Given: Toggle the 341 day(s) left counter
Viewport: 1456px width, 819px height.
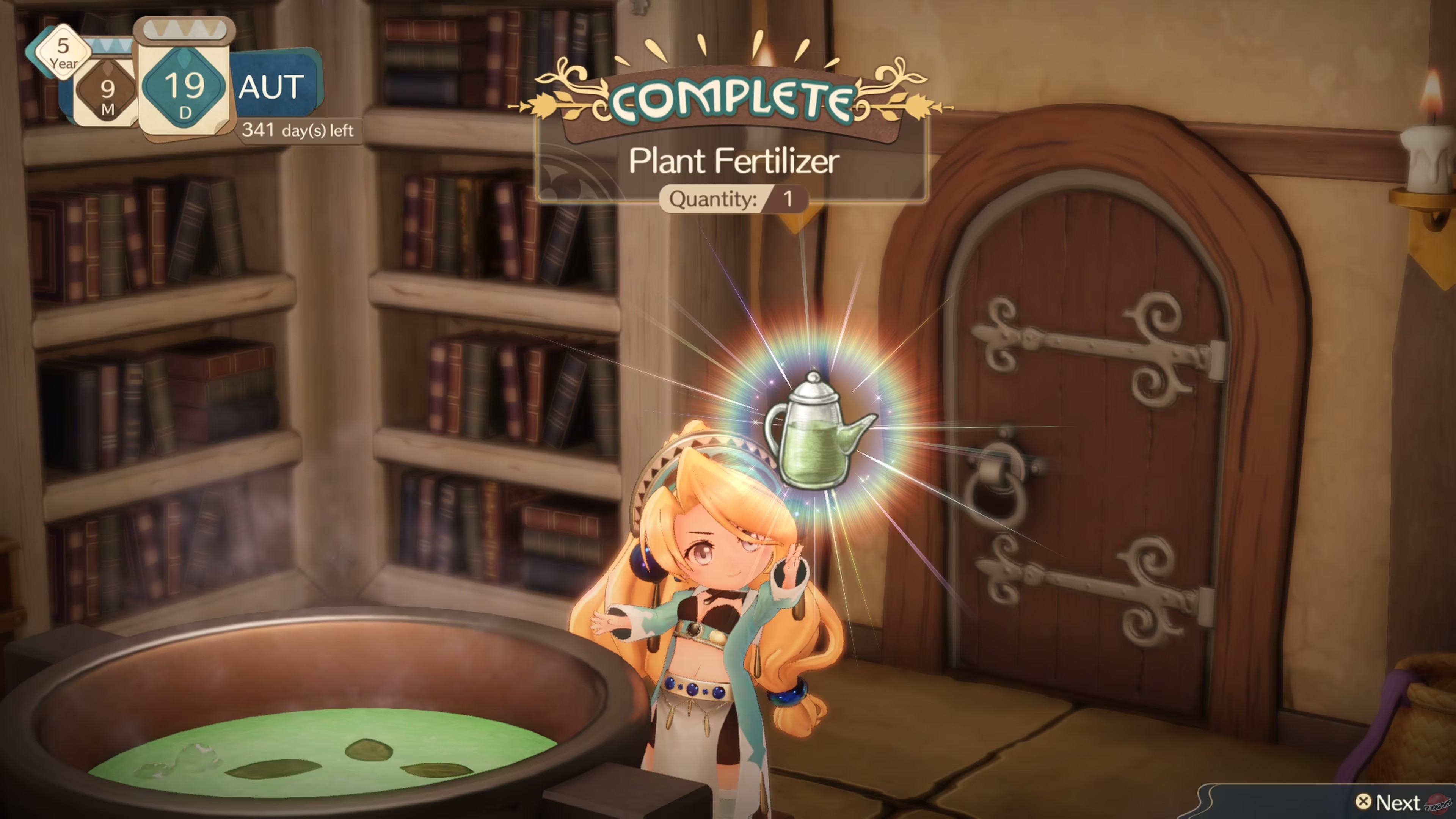Looking at the screenshot, I should [x=298, y=130].
